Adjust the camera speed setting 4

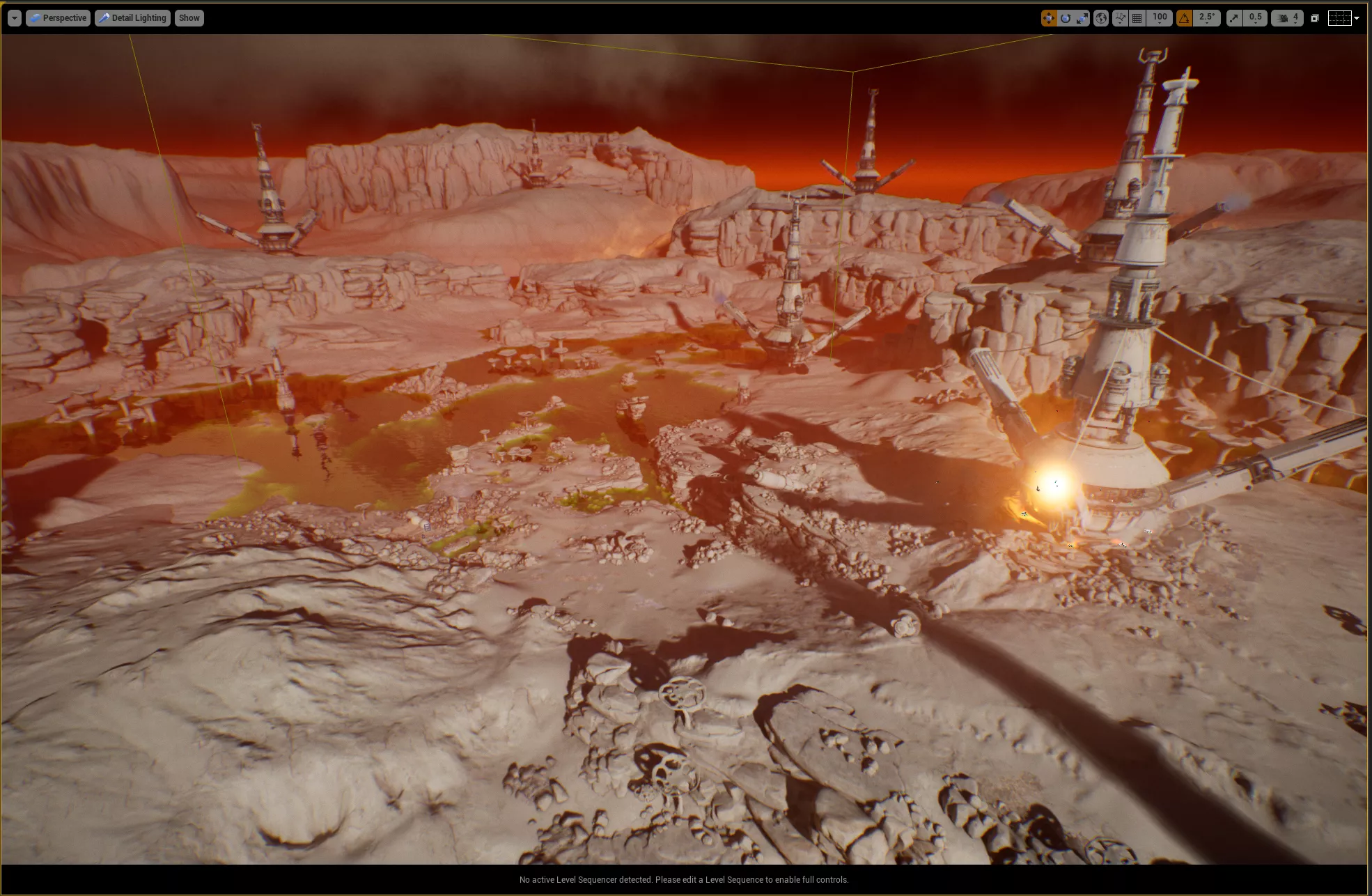1288,18
